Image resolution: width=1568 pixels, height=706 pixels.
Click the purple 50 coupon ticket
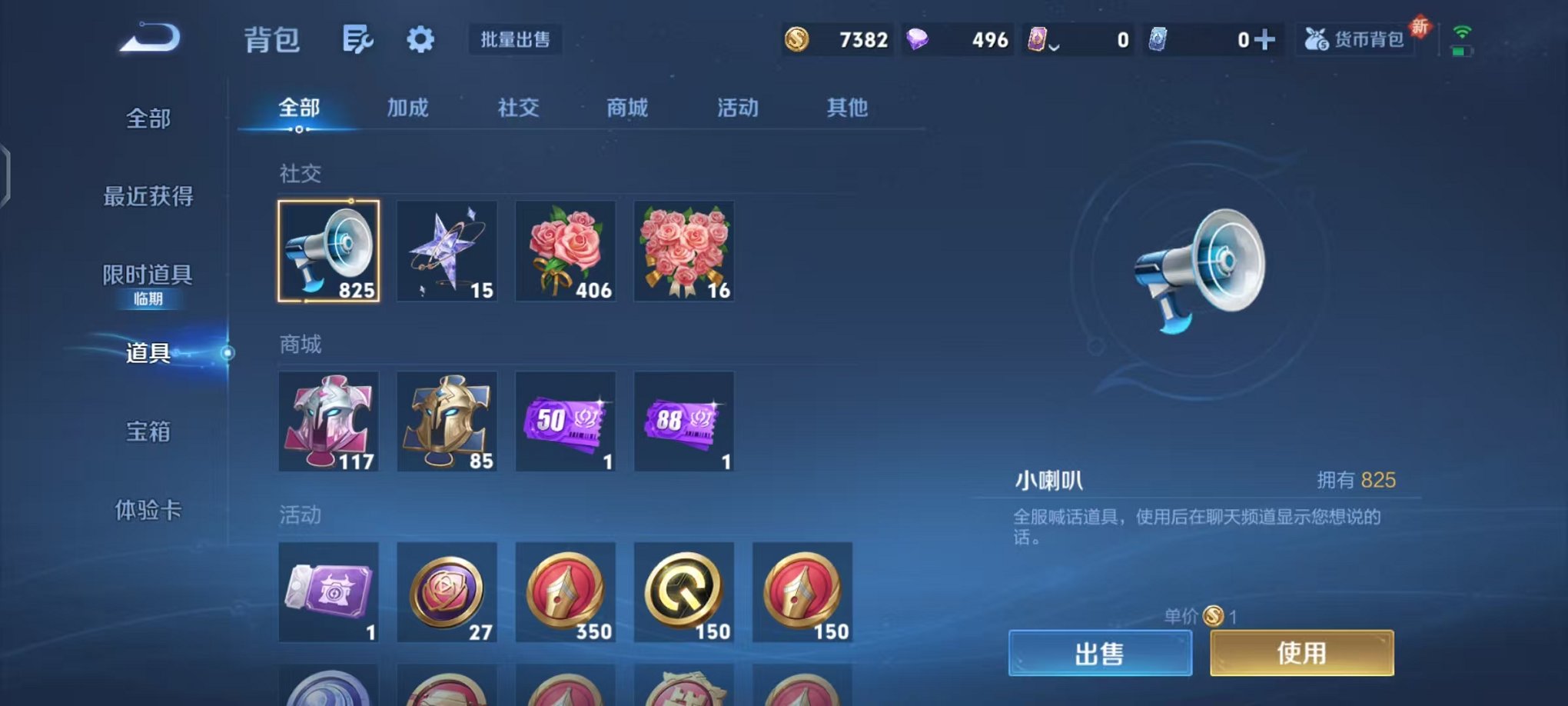566,421
